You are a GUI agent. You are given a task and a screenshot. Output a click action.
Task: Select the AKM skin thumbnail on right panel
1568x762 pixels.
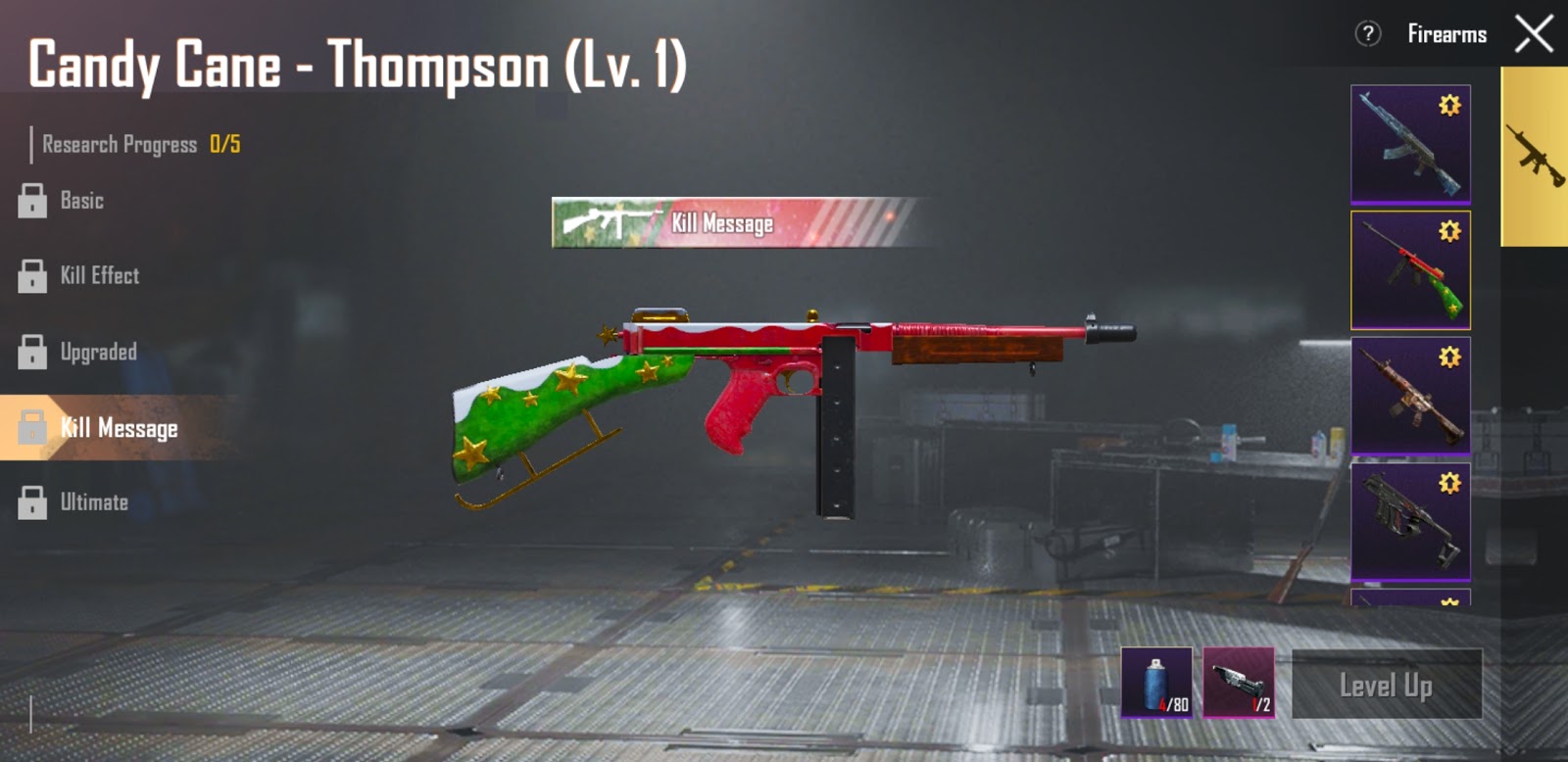(x=1408, y=145)
